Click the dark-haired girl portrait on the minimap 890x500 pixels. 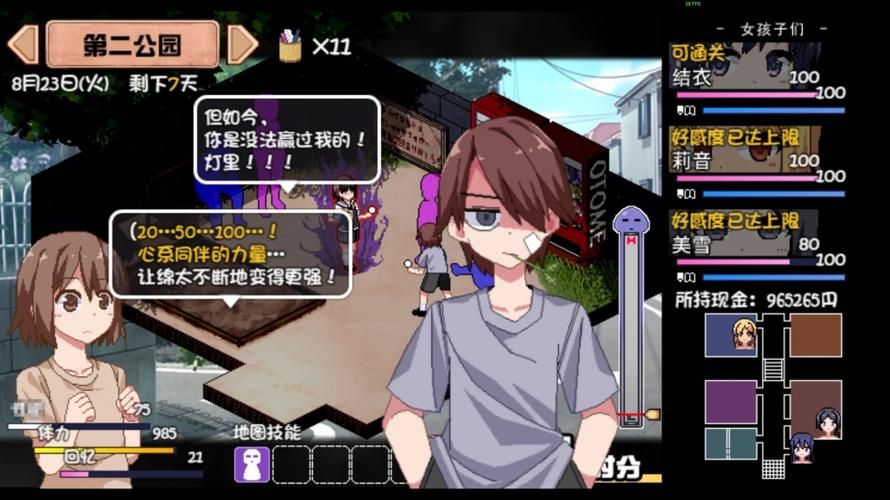(x=828, y=423)
